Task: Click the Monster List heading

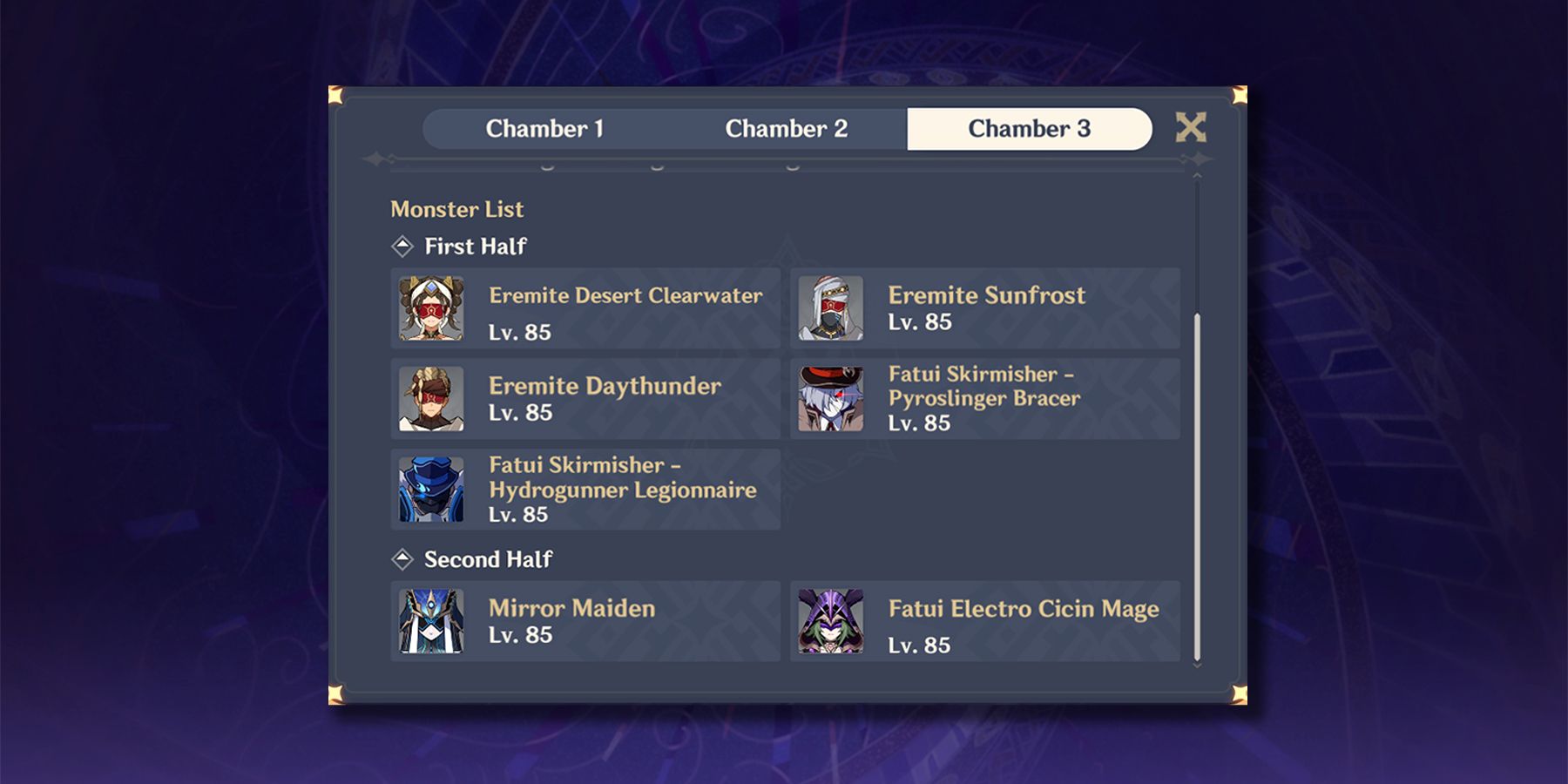Action: tap(456, 209)
